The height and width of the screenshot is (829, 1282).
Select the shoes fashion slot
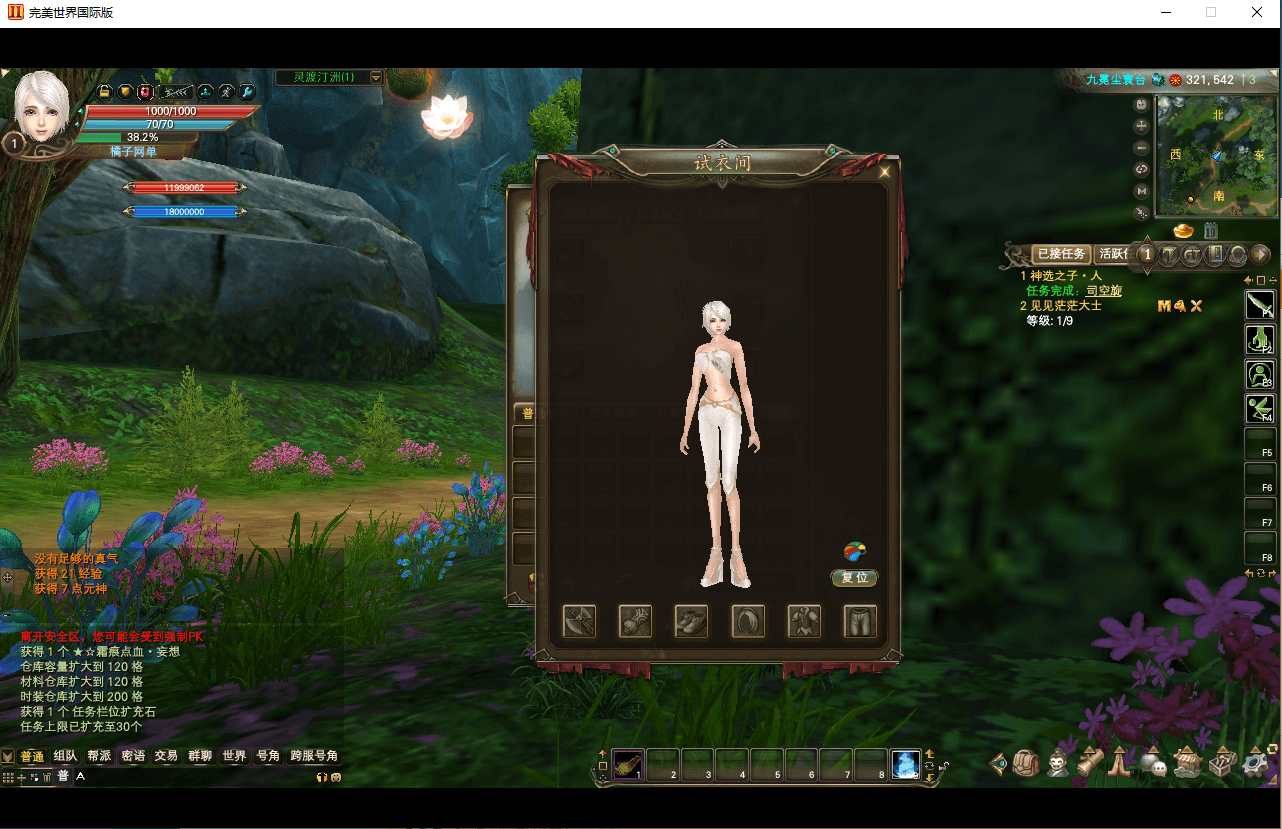692,621
